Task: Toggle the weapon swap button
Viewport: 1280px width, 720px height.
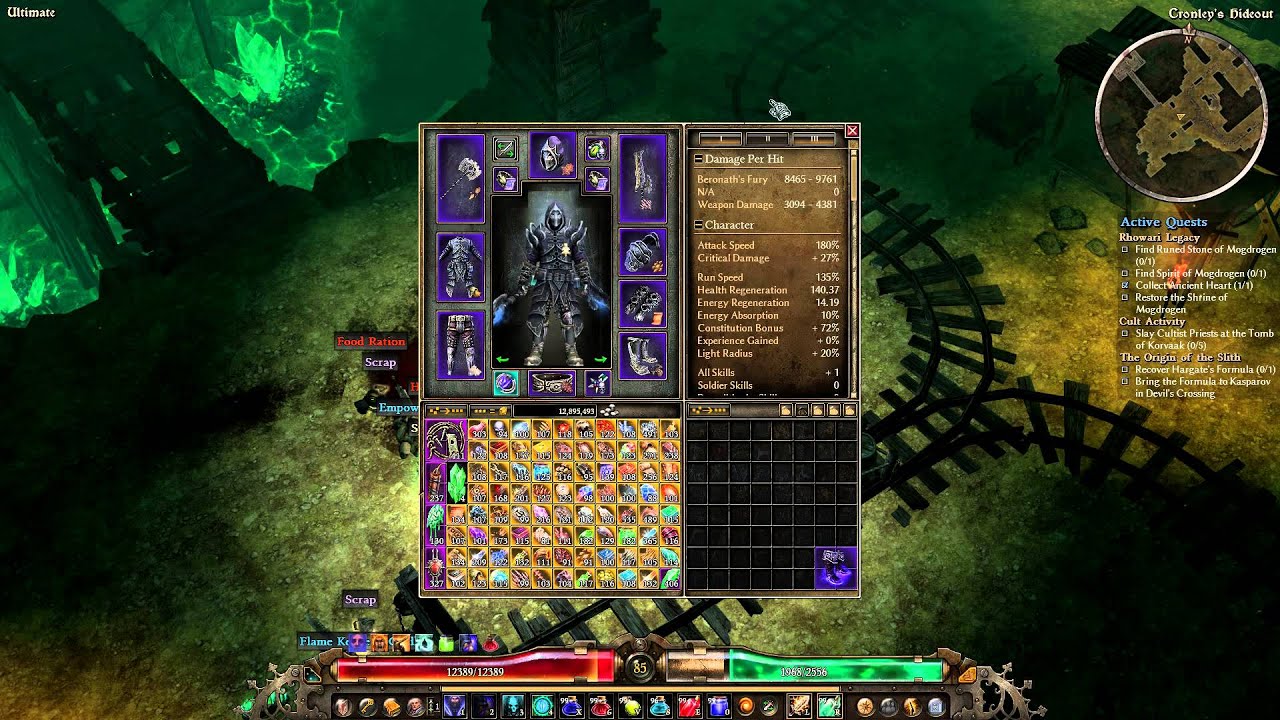Action: (505, 150)
